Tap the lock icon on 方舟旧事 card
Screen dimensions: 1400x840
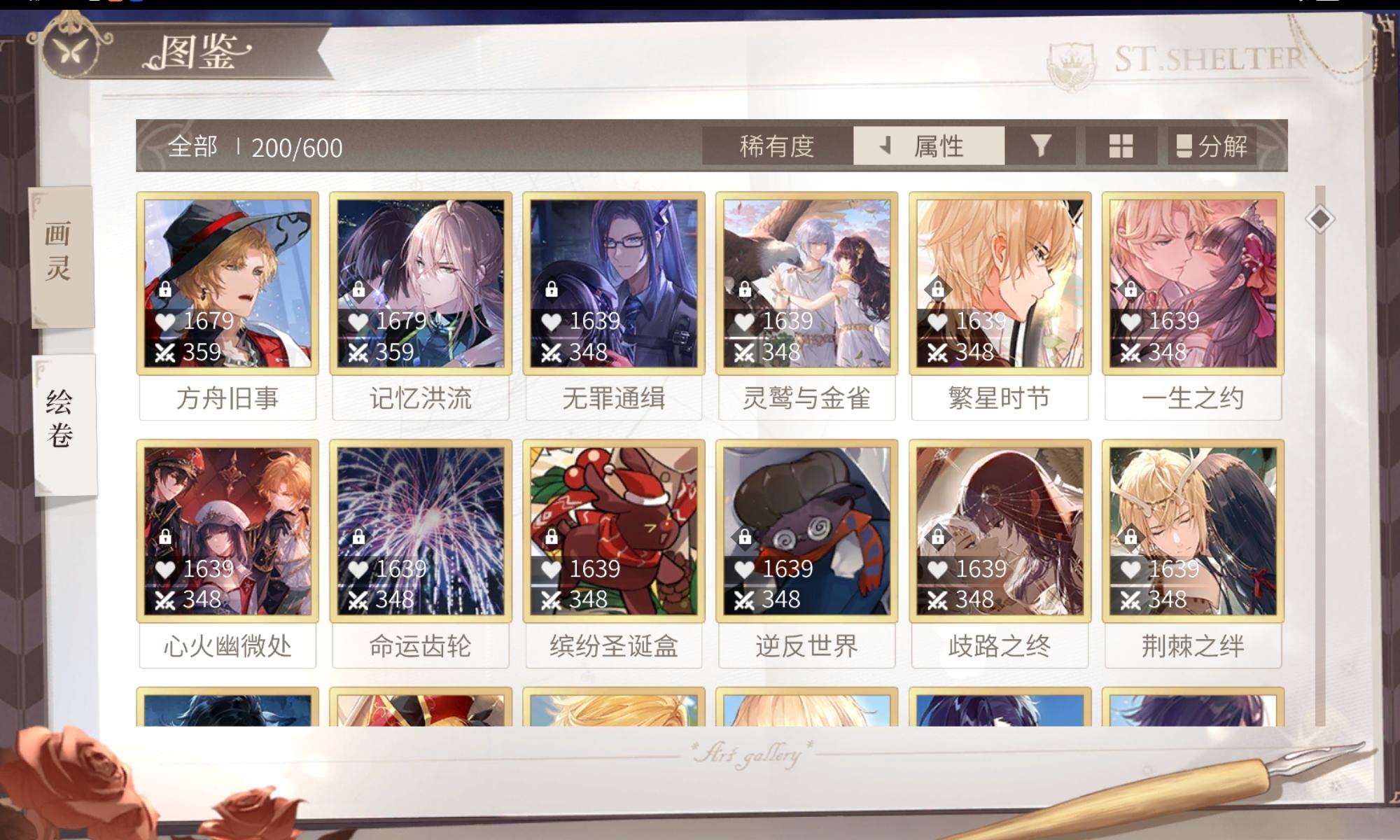coord(164,289)
